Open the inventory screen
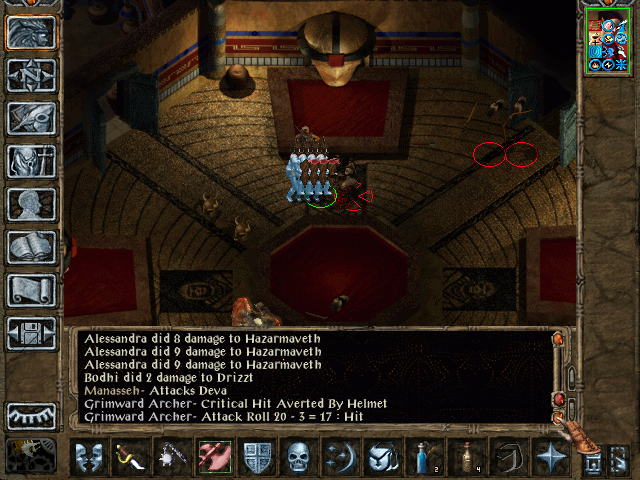Viewport: 640px width, 480px height. point(31,161)
